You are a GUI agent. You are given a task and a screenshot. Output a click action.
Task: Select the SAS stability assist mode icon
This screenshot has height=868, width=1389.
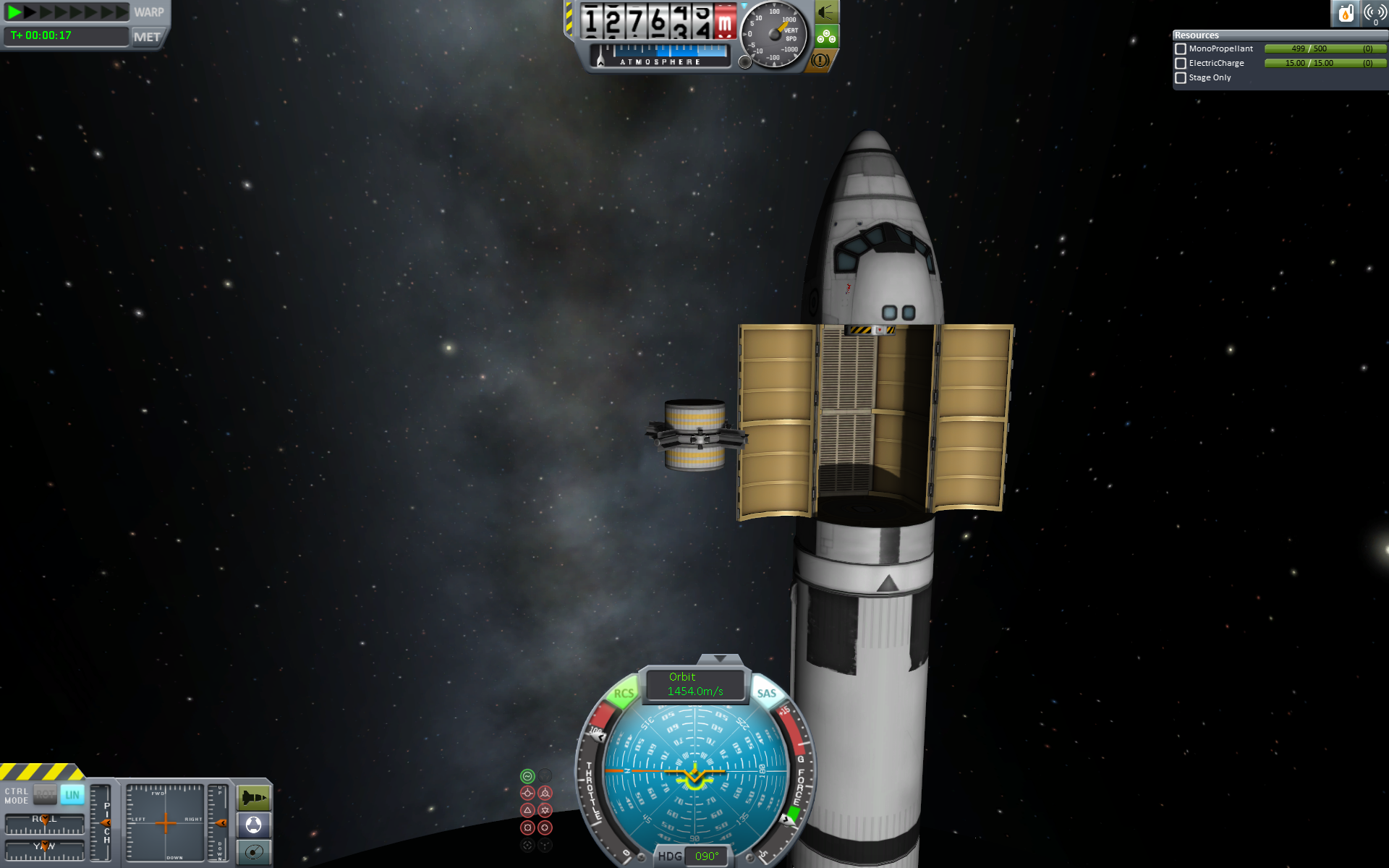coord(527,776)
